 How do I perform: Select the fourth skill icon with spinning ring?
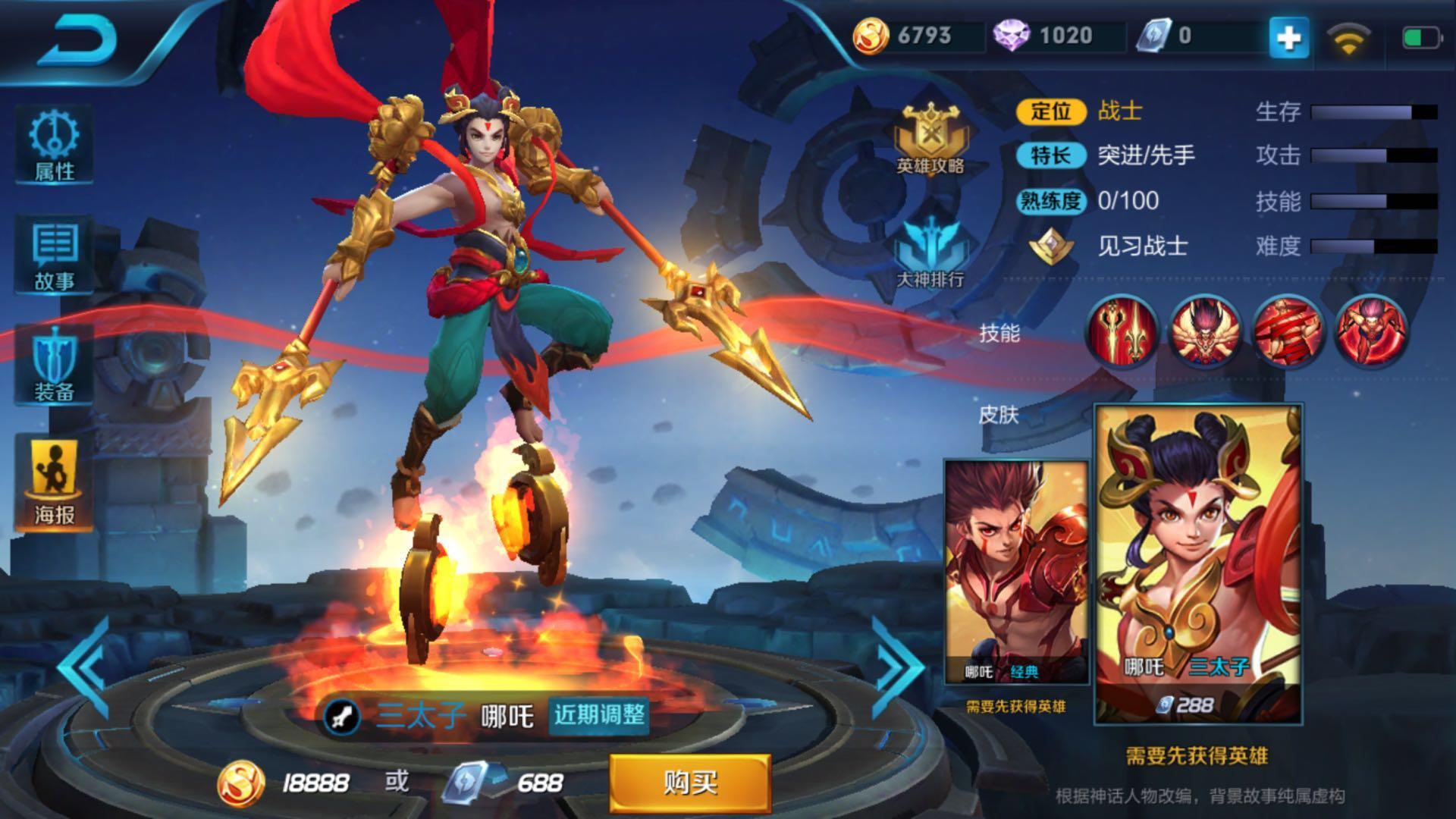1370,331
